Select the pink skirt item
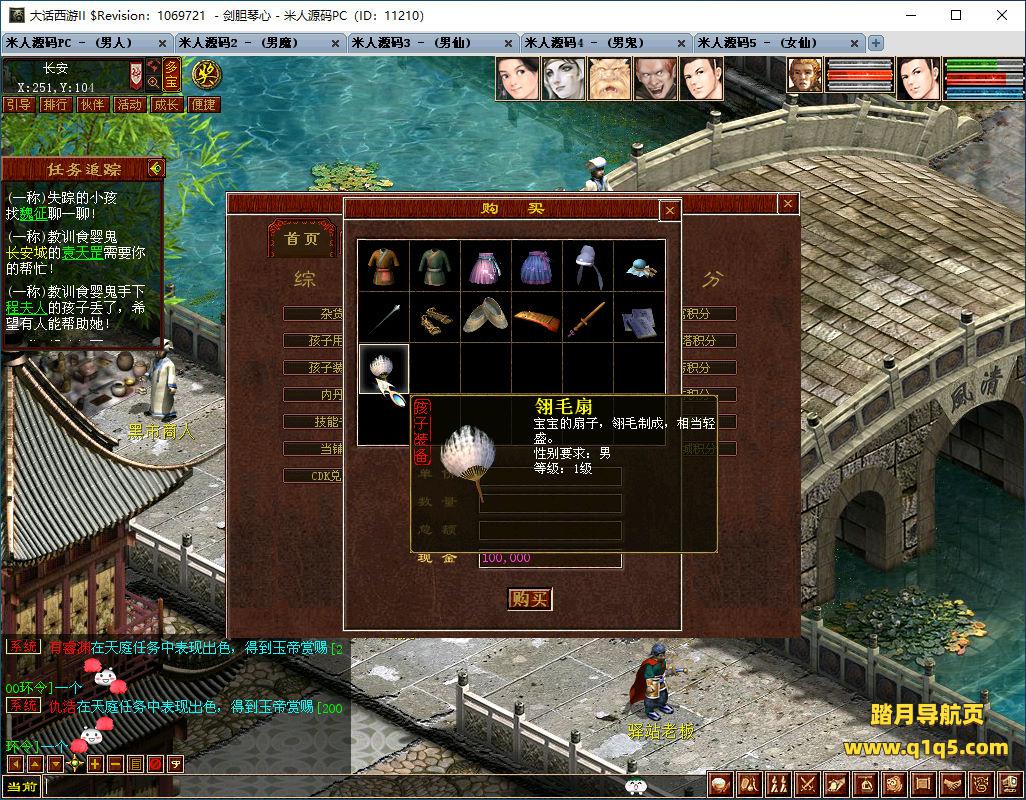The height and width of the screenshot is (800, 1026). click(486, 265)
